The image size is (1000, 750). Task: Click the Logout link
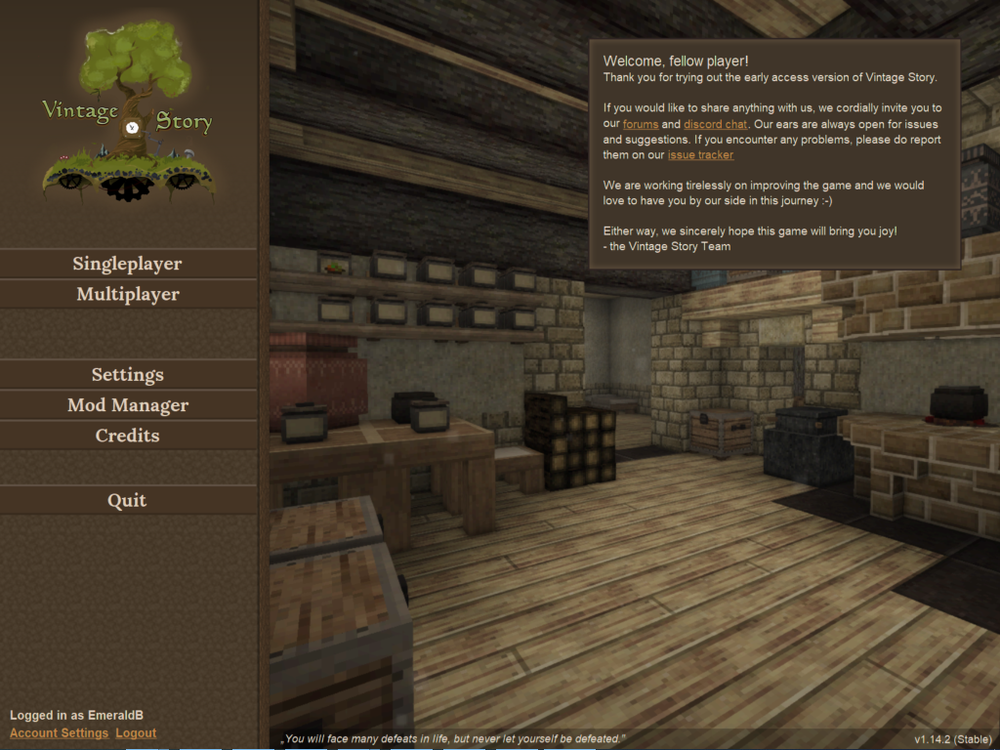coord(136,733)
